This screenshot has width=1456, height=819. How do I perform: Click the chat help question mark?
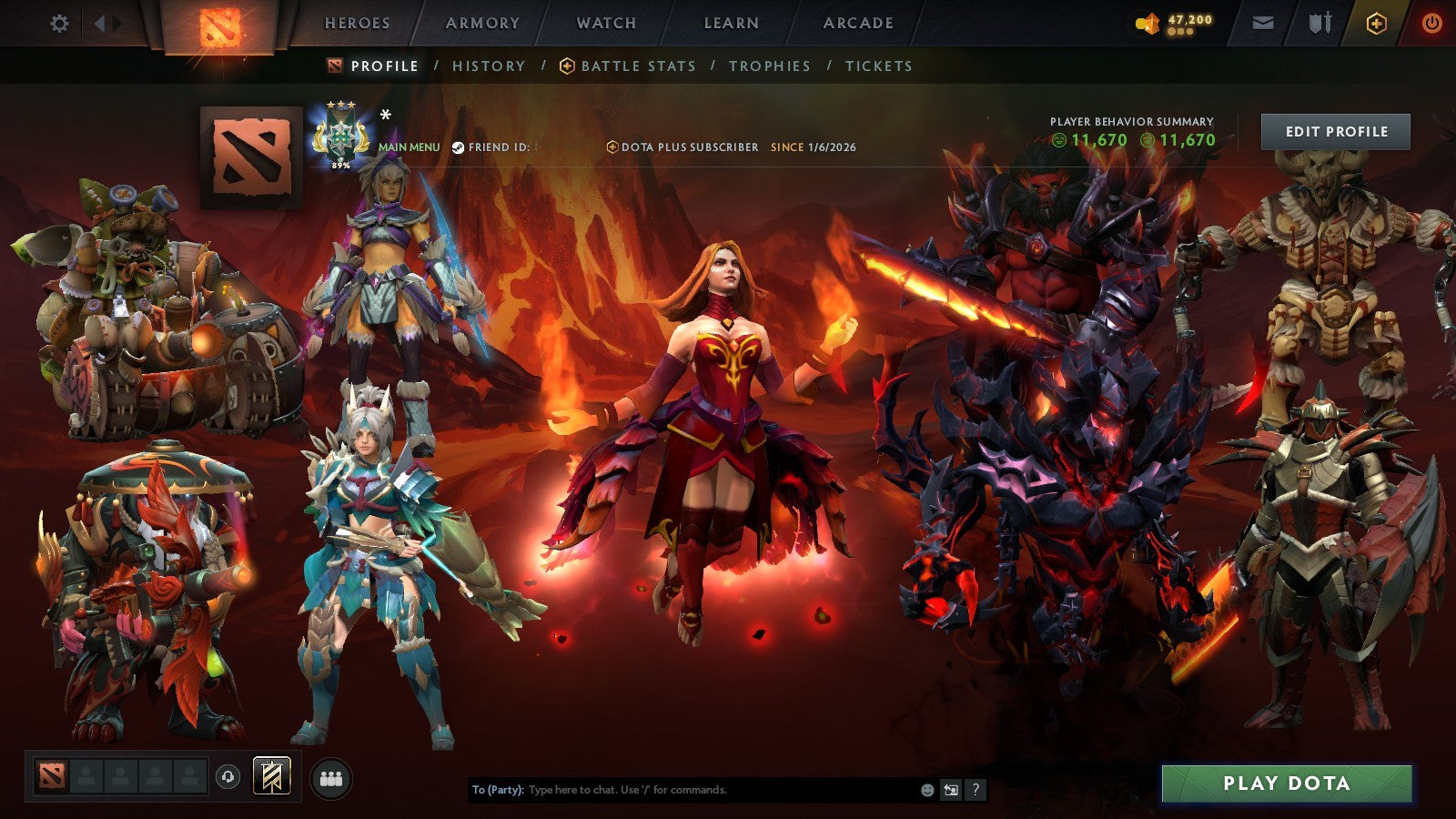click(x=976, y=791)
